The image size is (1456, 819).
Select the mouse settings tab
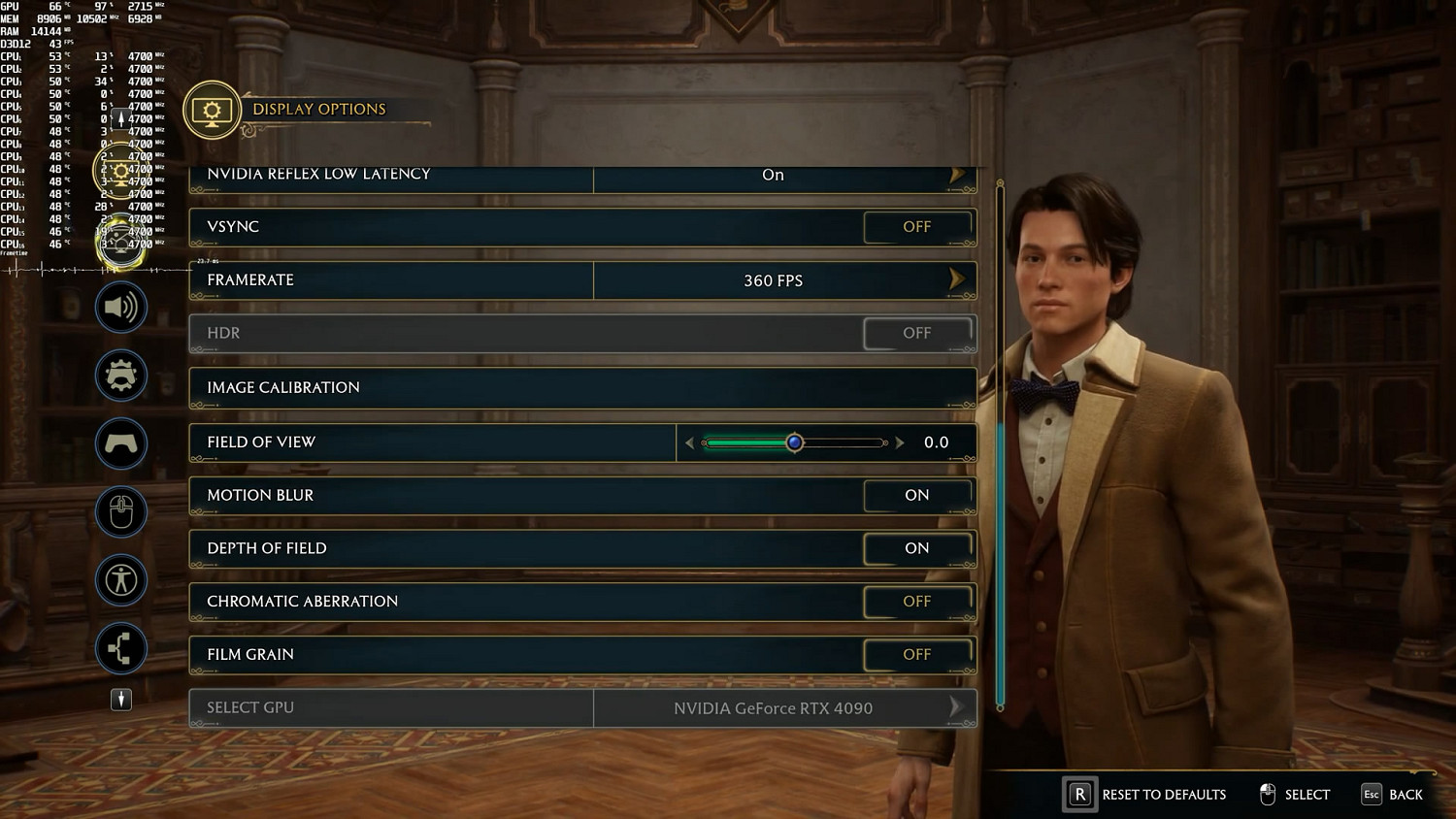tap(121, 511)
